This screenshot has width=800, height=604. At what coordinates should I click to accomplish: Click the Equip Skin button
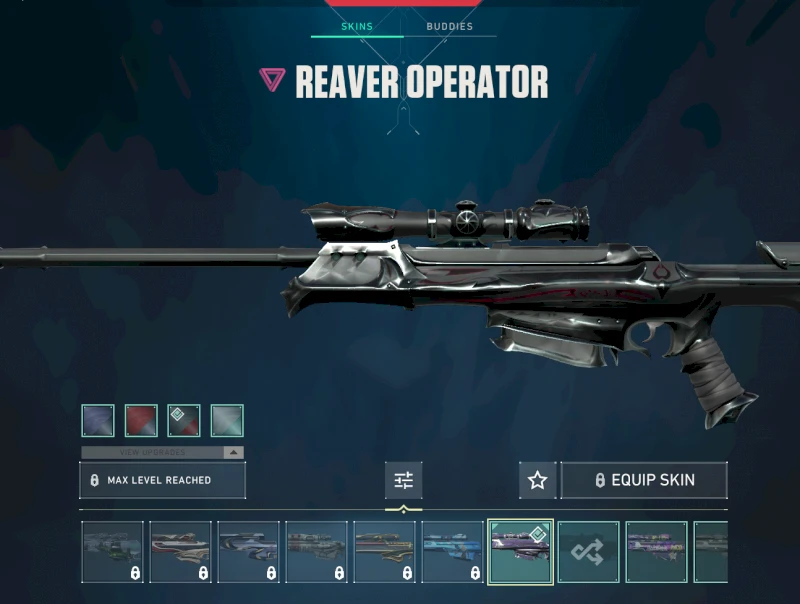643,480
